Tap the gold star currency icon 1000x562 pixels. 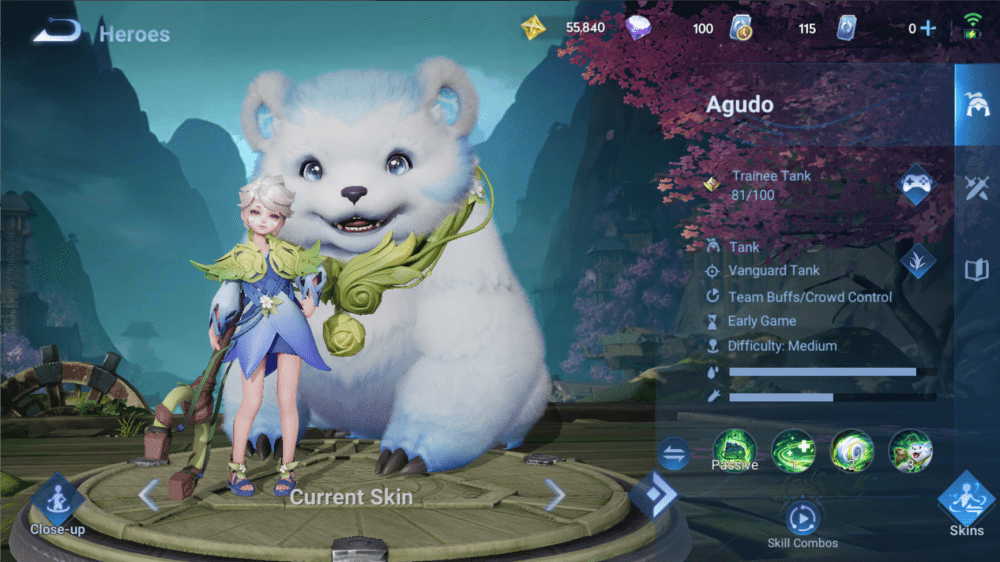click(x=533, y=28)
